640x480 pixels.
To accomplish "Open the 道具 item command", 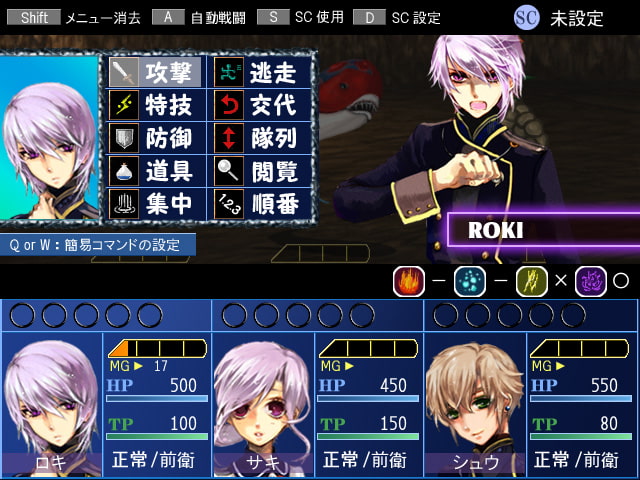I will tap(156, 171).
